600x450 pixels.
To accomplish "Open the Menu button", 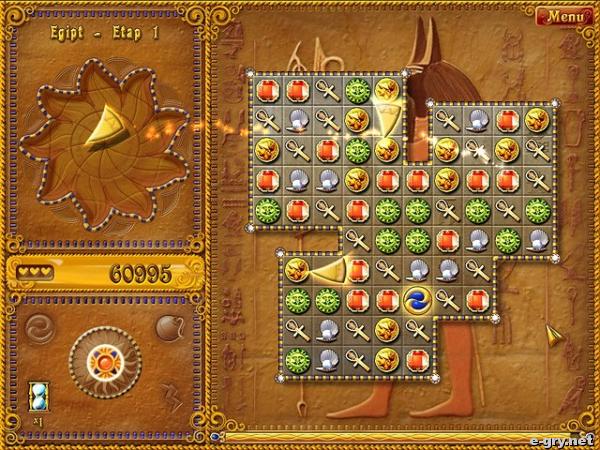I will tap(564, 16).
